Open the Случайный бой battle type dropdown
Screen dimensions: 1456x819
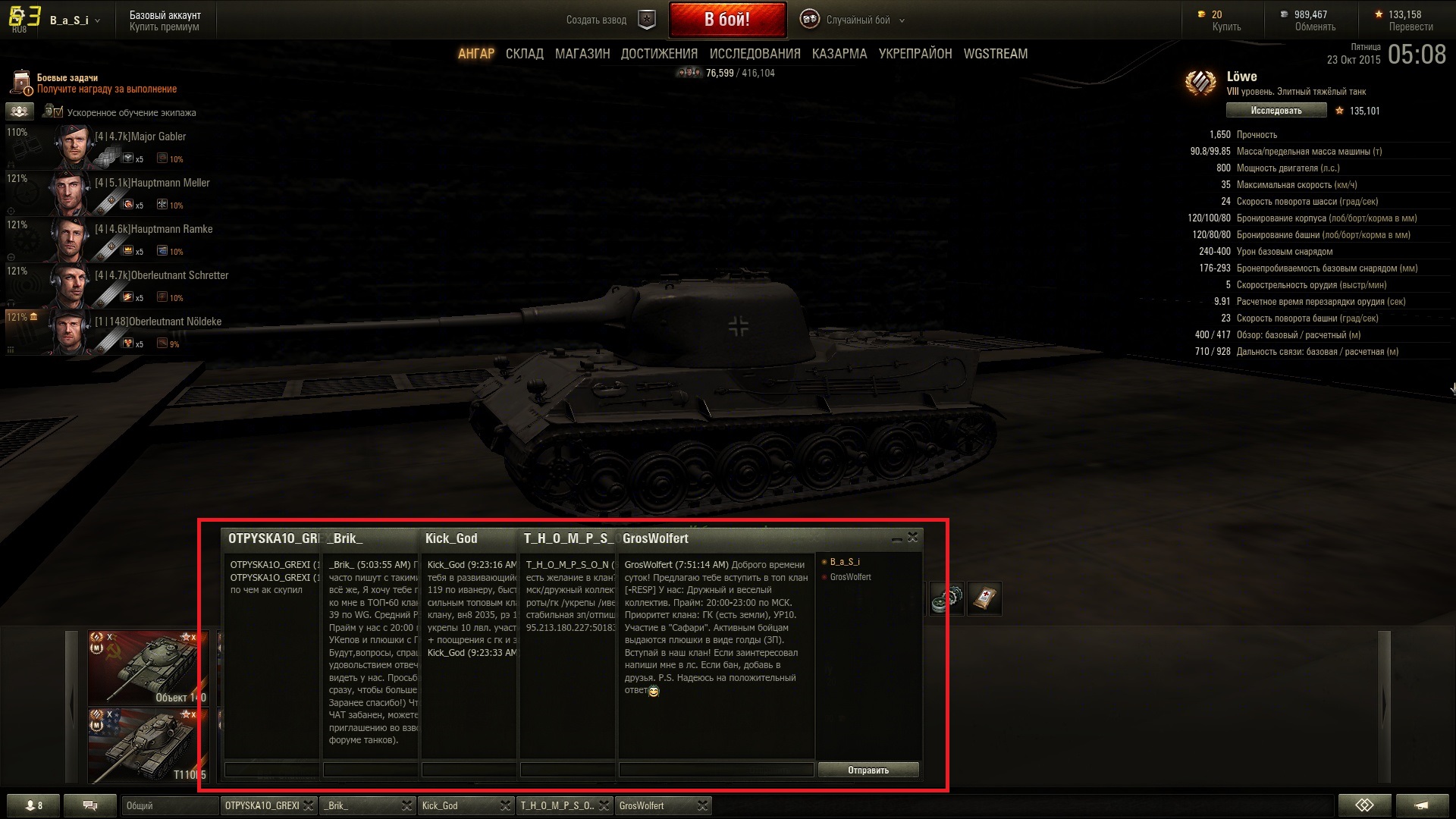point(857,20)
